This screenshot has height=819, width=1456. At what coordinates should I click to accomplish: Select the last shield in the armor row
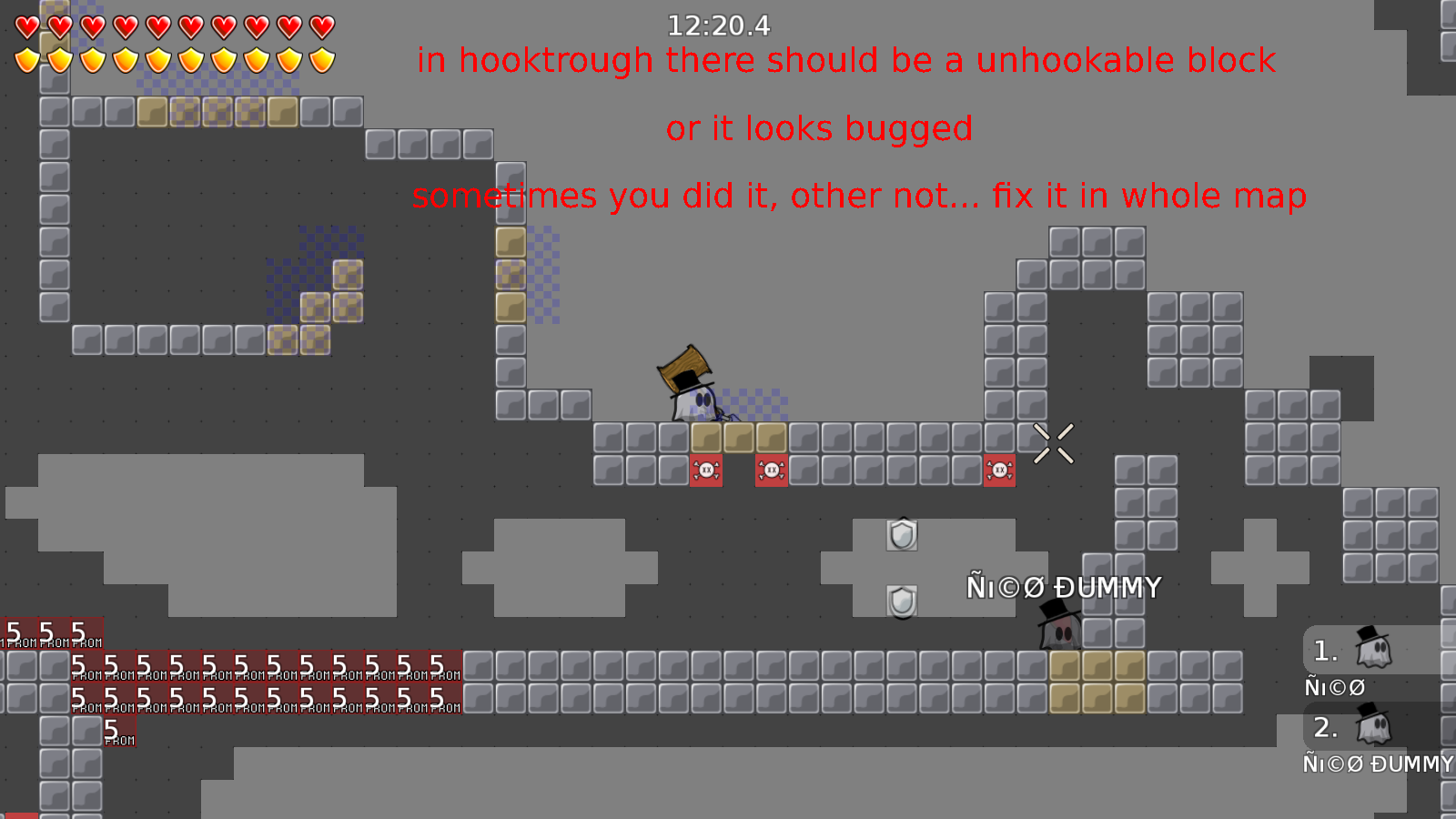point(319,60)
